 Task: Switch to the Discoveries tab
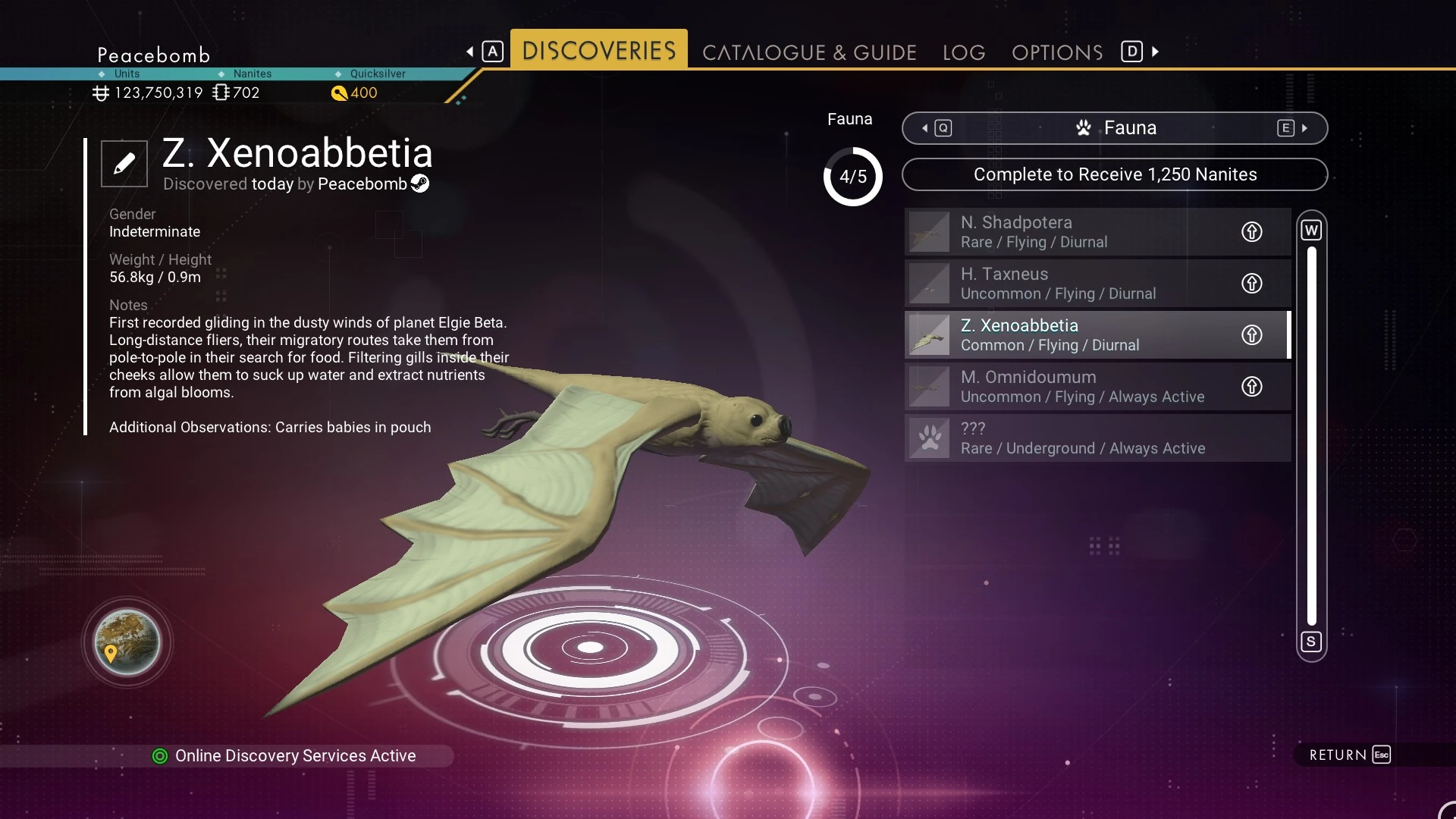point(598,50)
